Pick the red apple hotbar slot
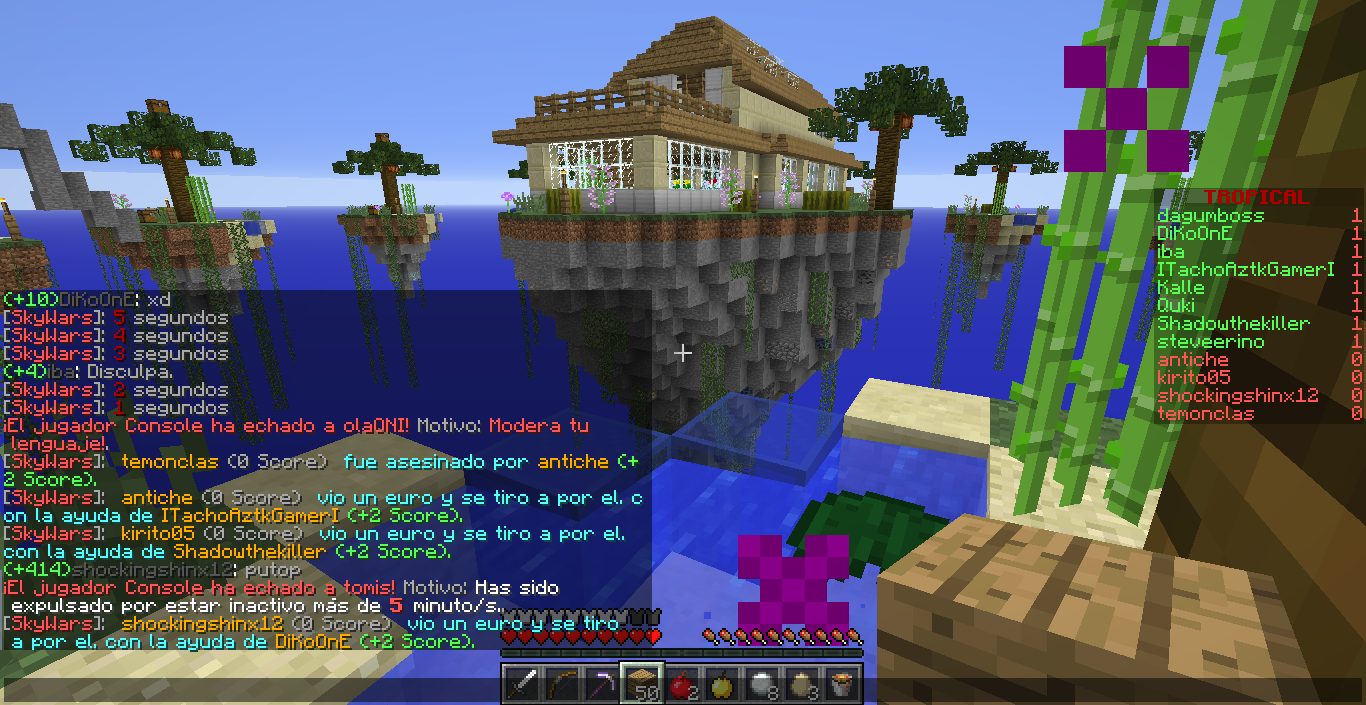This screenshot has height=705, width=1366. 682,685
